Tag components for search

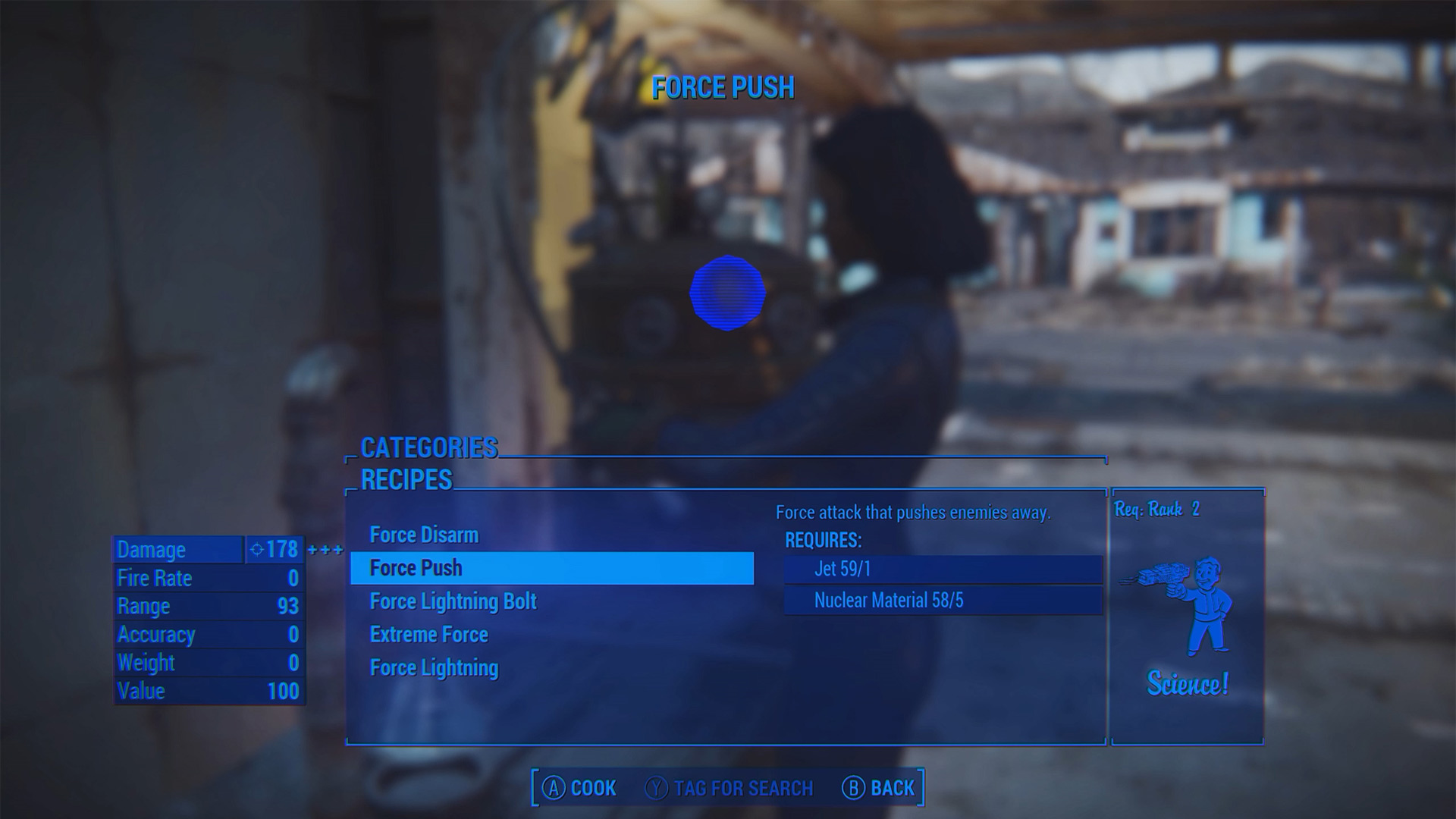729,789
